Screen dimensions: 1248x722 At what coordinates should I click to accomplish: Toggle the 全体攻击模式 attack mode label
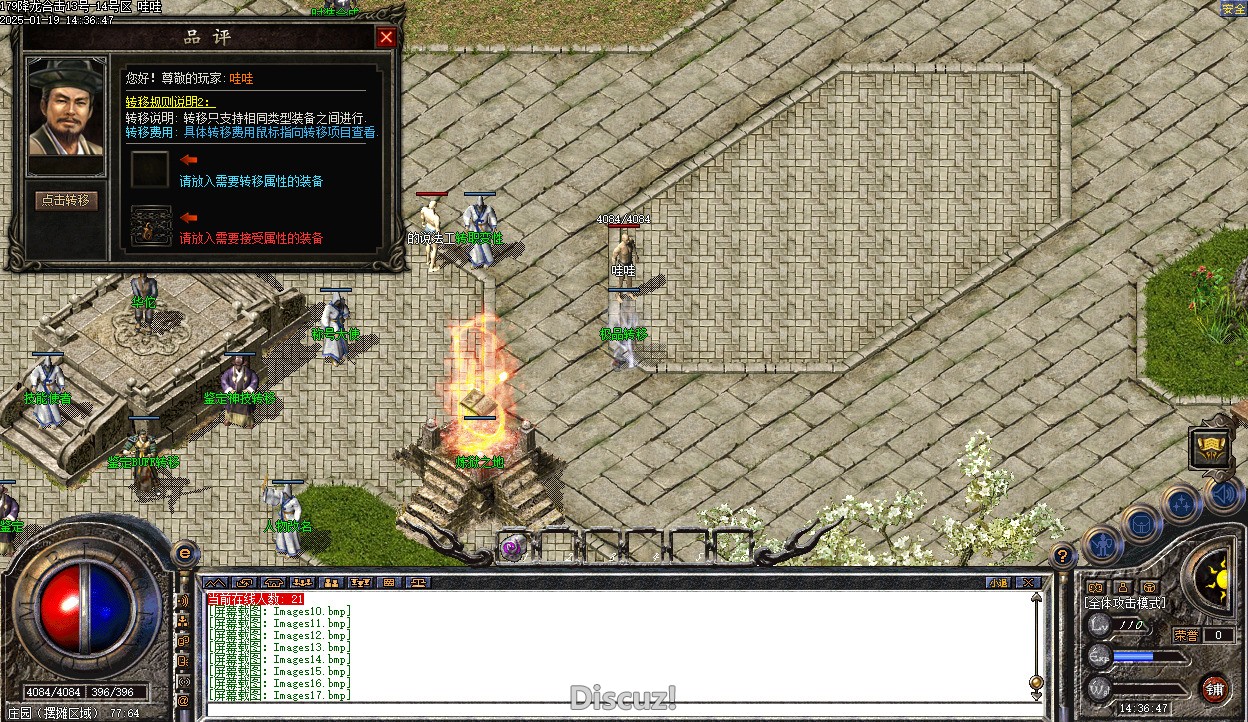(1125, 604)
